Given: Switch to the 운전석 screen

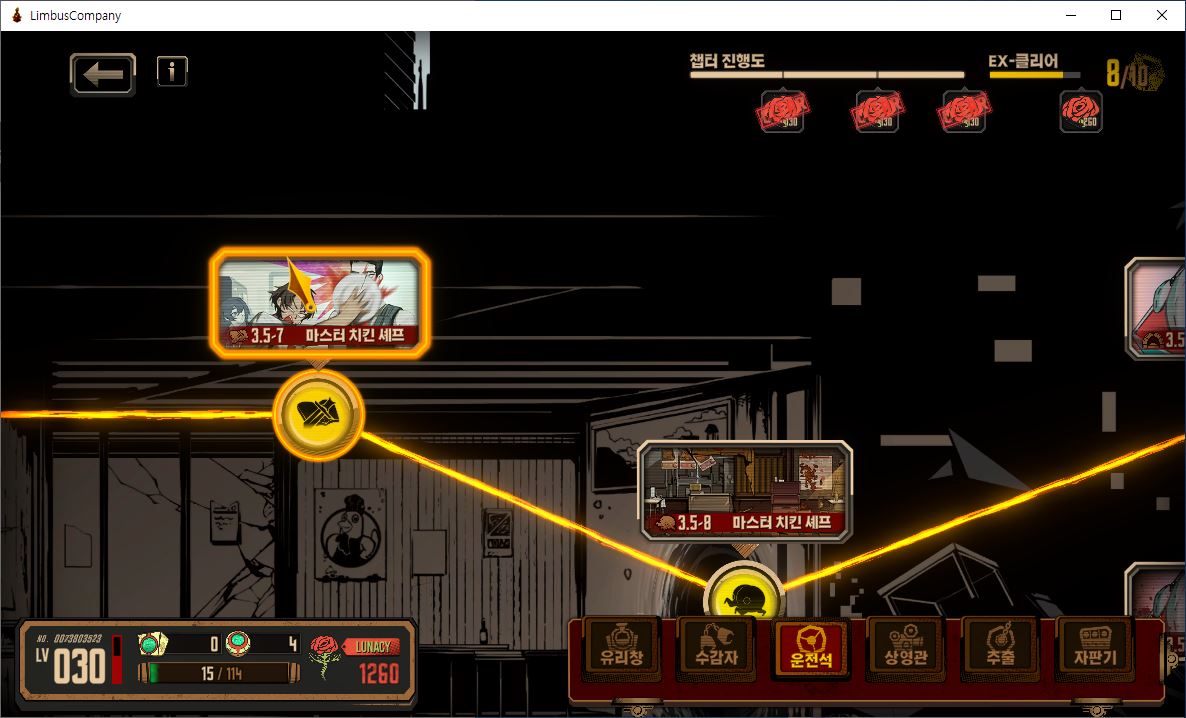Looking at the screenshot, I should tap(811, 649).
